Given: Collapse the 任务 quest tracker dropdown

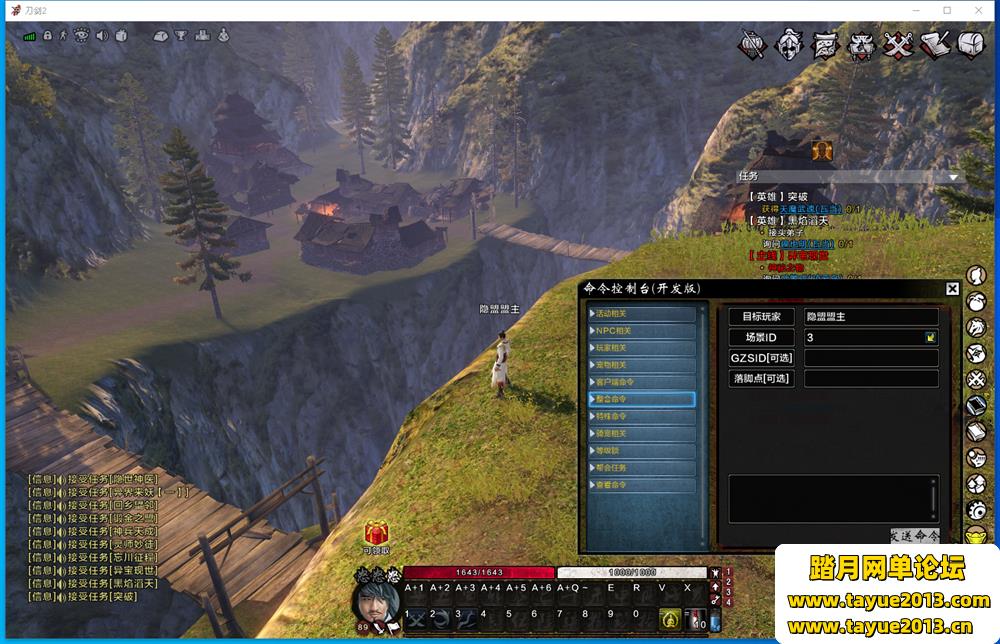Looking at the screenshot, I should coord(953,177).
